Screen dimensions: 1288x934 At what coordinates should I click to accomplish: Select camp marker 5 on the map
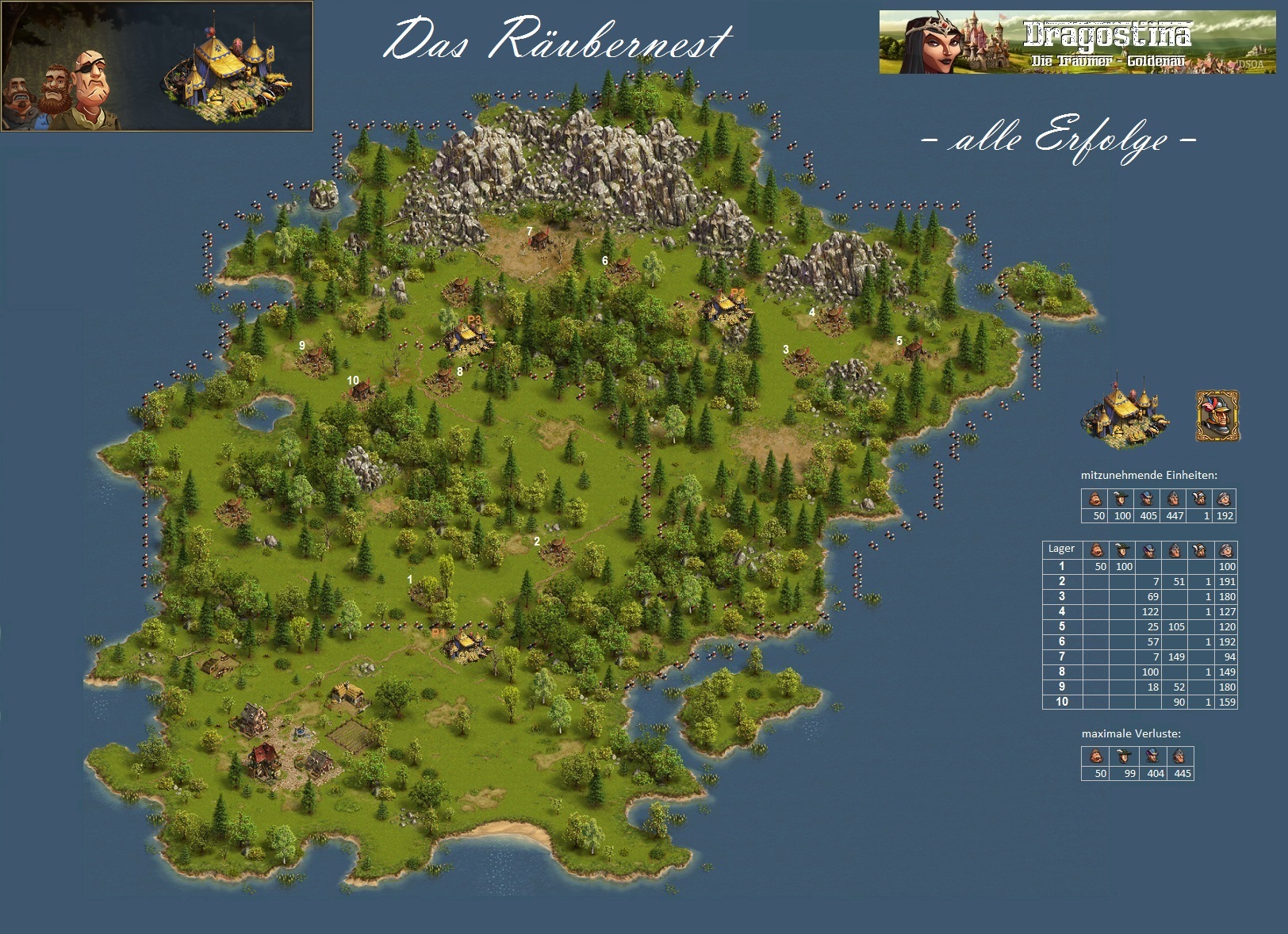899,341
